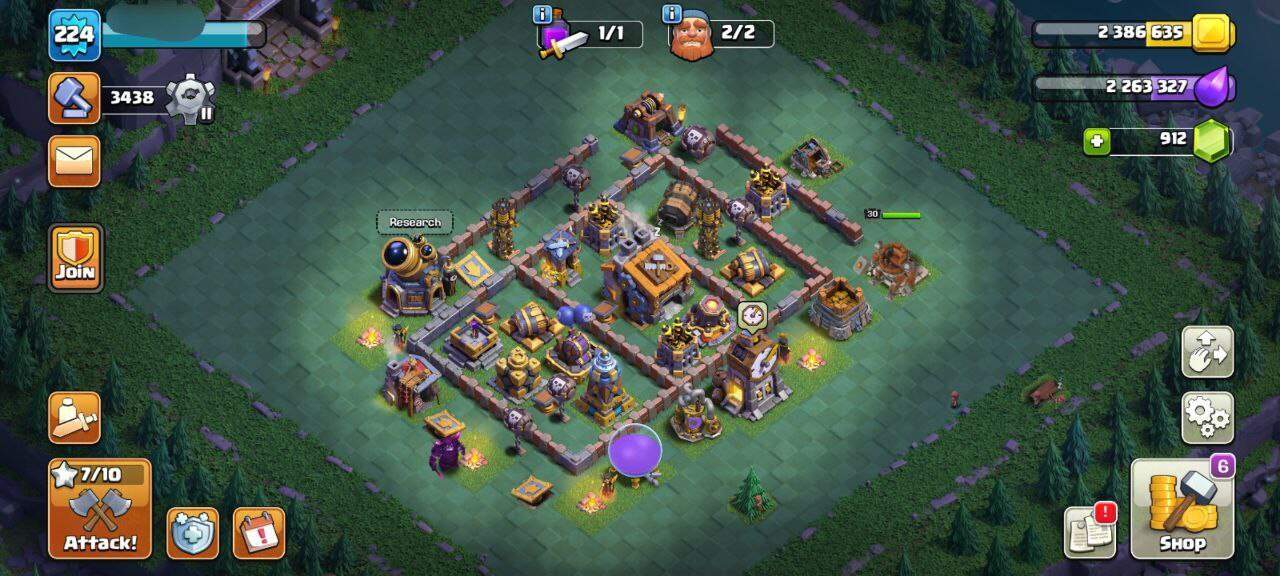
Task: Open the events calendar icon
Action: [x=258, y=533]
